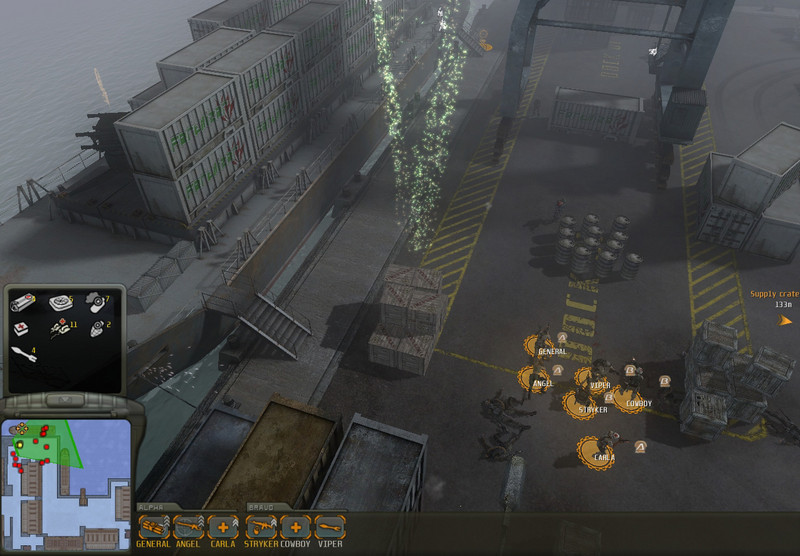Choose Carla's medic portrait
The image size is (800, 556).
click(222, 526)
